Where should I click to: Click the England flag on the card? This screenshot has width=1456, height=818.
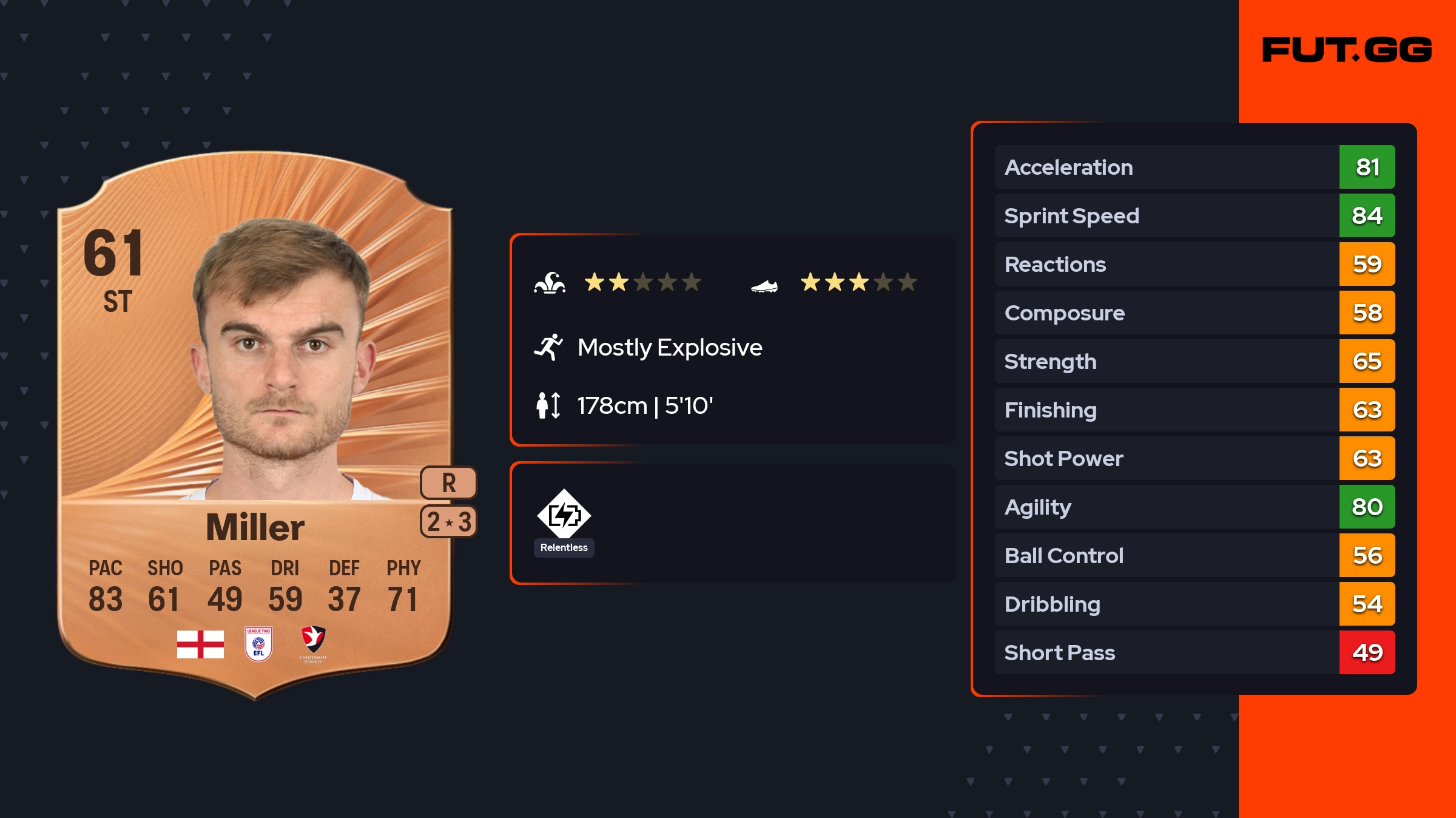coord(200,644)
